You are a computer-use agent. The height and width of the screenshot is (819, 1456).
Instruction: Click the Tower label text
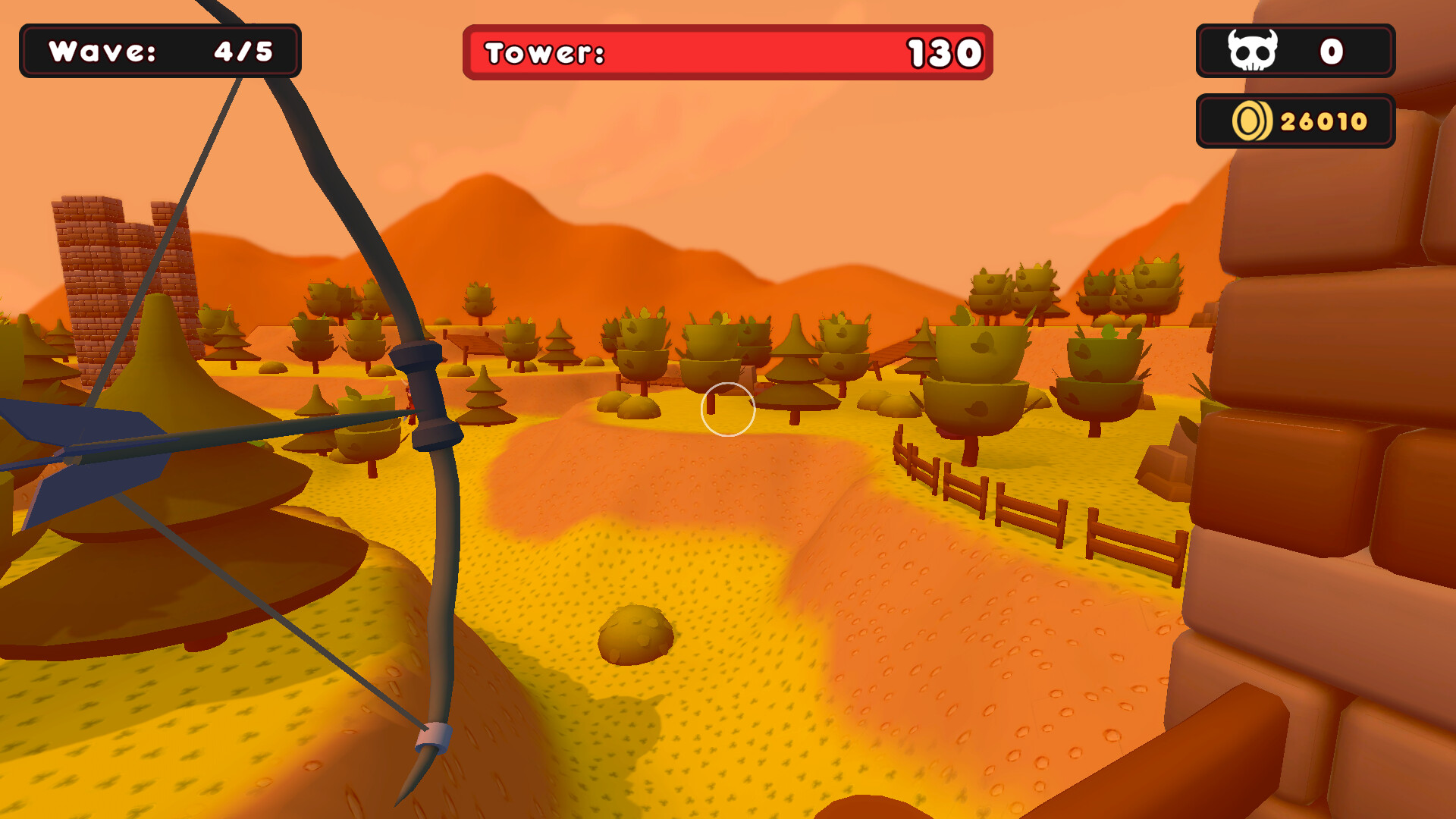point(542,53)
